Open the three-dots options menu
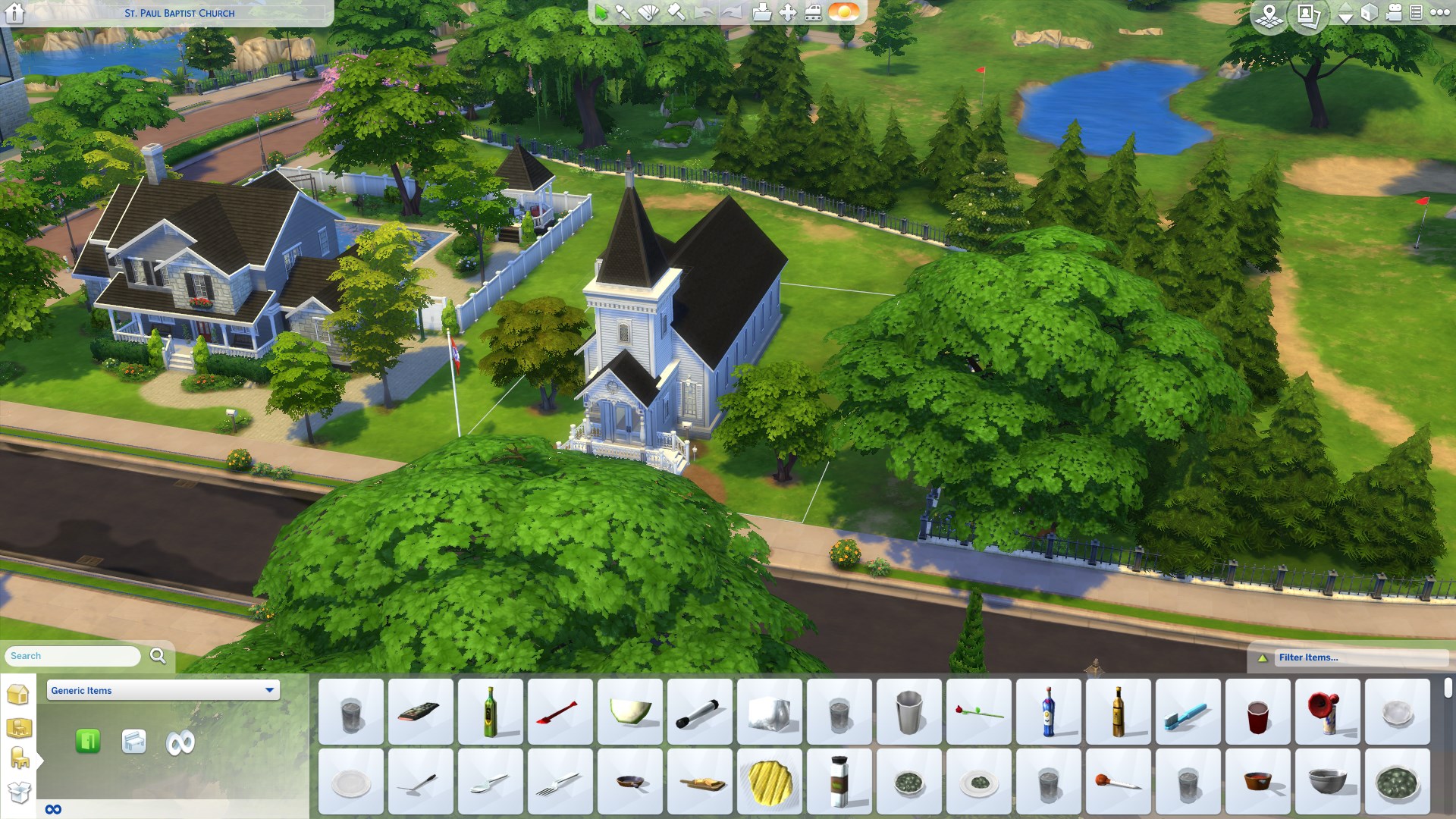The image size is (1456, 819). [x=1439, y=13]
